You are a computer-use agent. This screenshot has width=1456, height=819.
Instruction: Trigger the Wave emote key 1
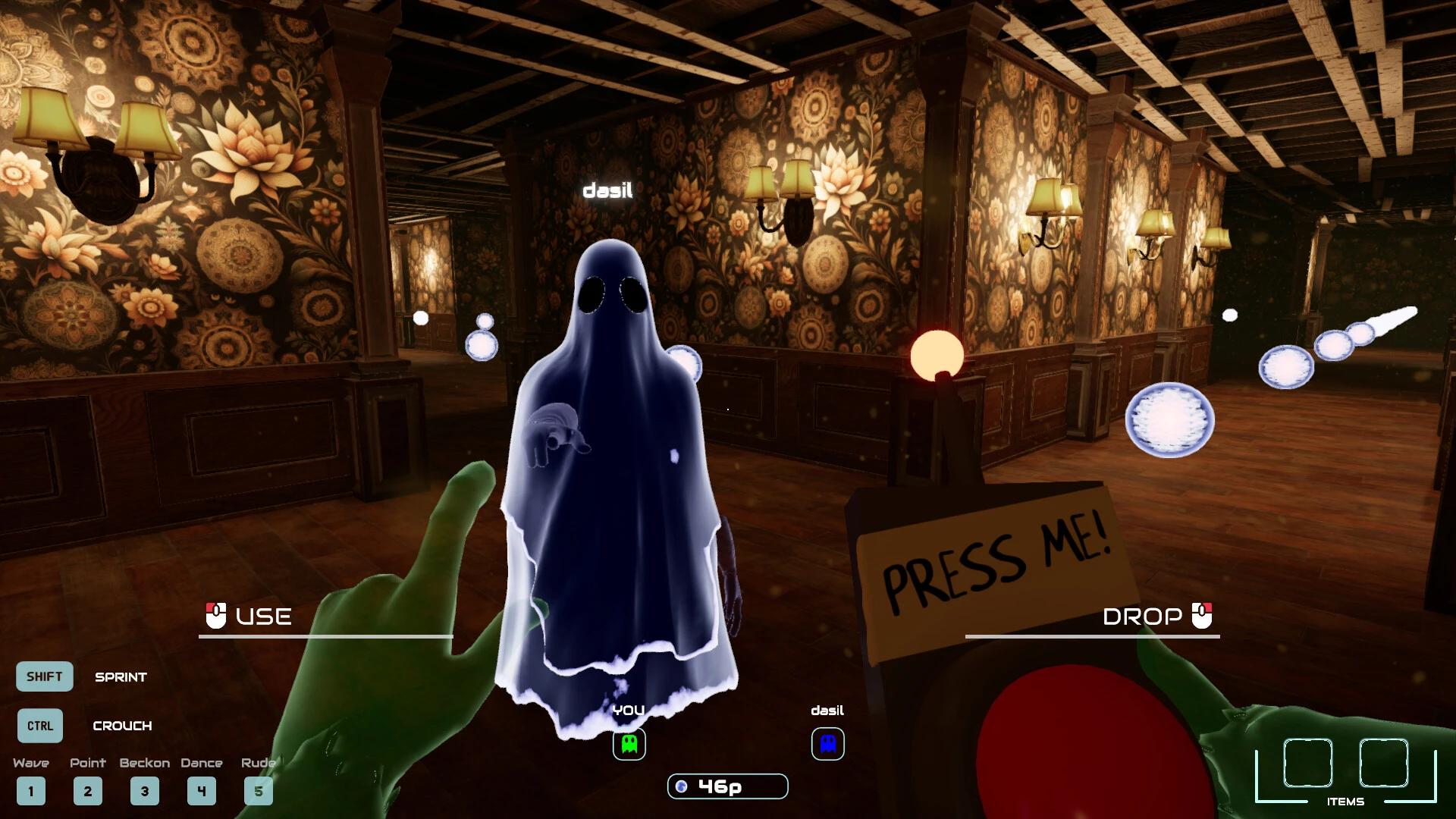(31, 791)
